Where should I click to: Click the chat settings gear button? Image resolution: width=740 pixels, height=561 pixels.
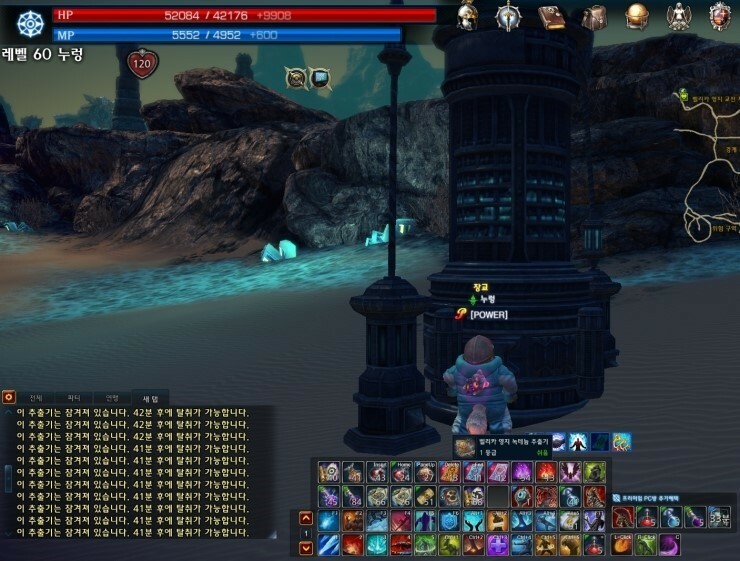tap(8, 397)
